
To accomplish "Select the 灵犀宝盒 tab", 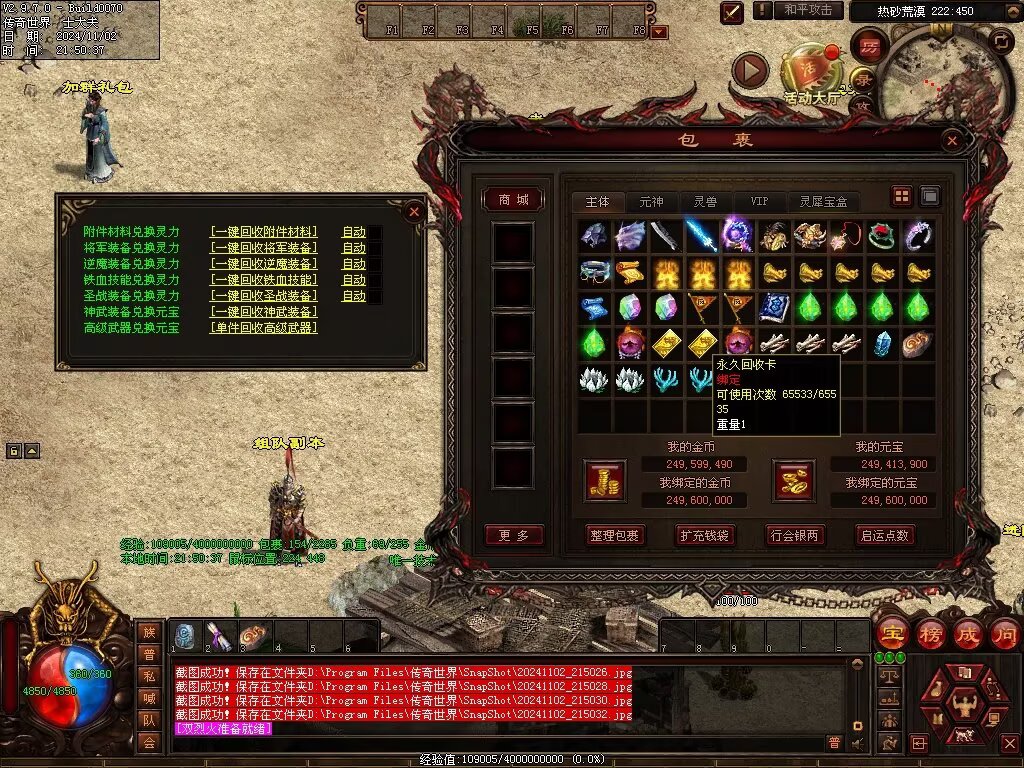I will 823,202.
